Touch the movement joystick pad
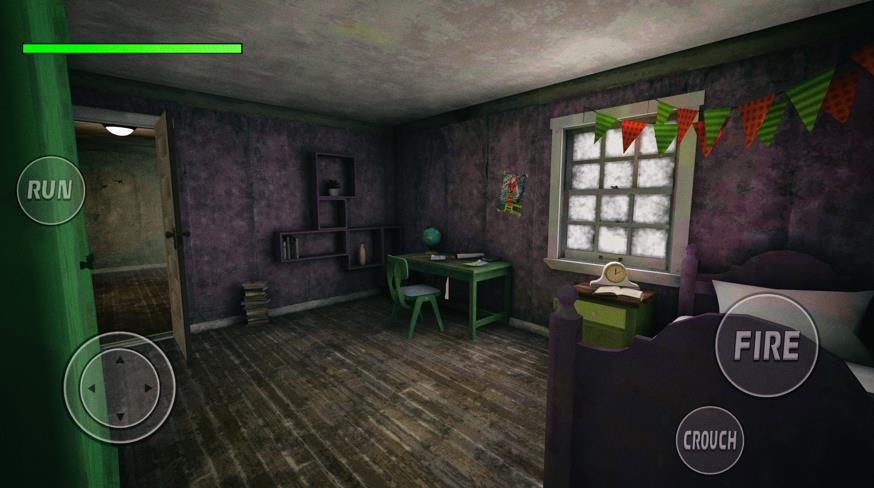The height and width of the screenshot is (488, 874). 119,387
